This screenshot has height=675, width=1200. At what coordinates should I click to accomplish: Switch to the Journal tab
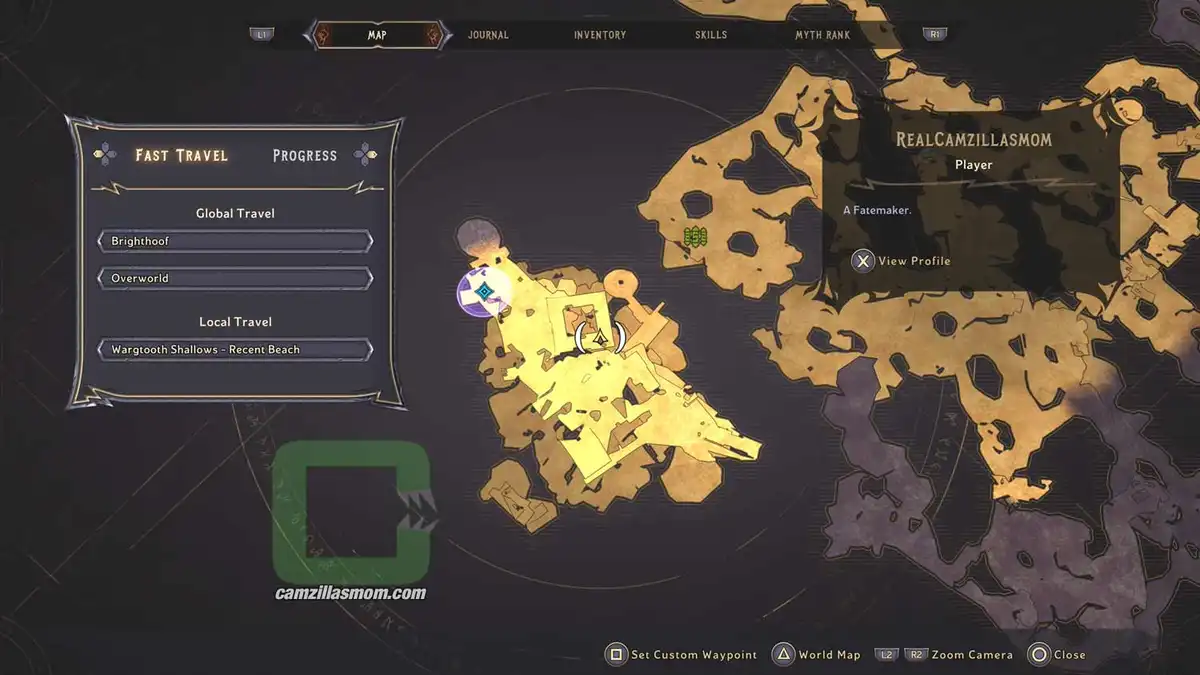[488, 35]
